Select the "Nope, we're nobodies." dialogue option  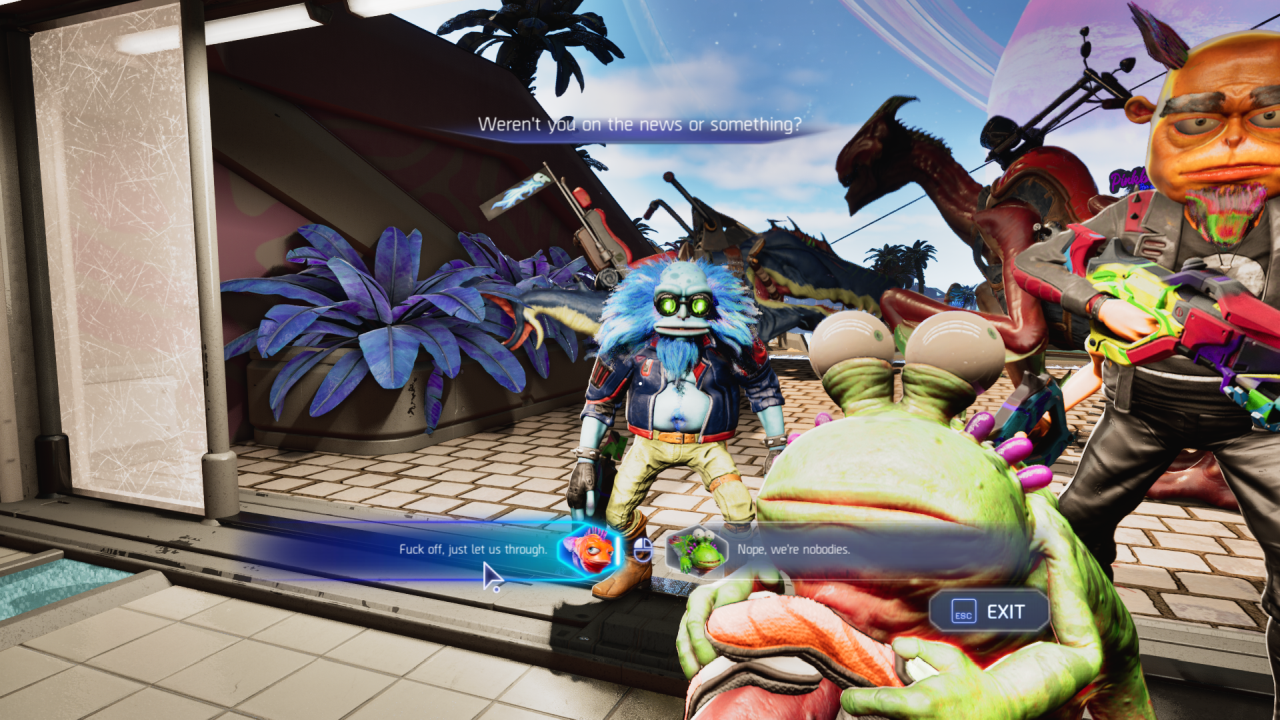pos(794,549)
